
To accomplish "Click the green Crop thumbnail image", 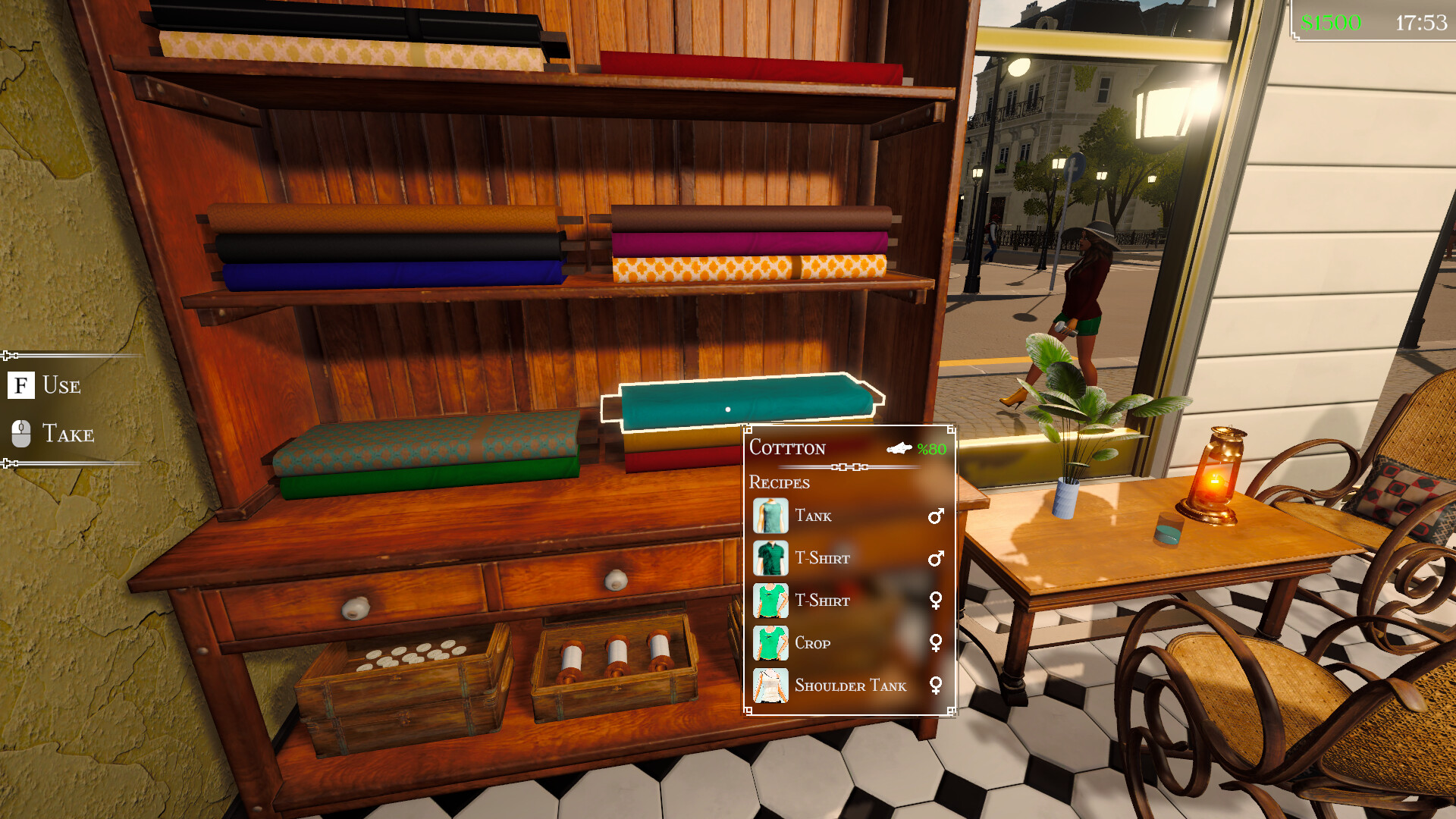I will pos(770,643).
